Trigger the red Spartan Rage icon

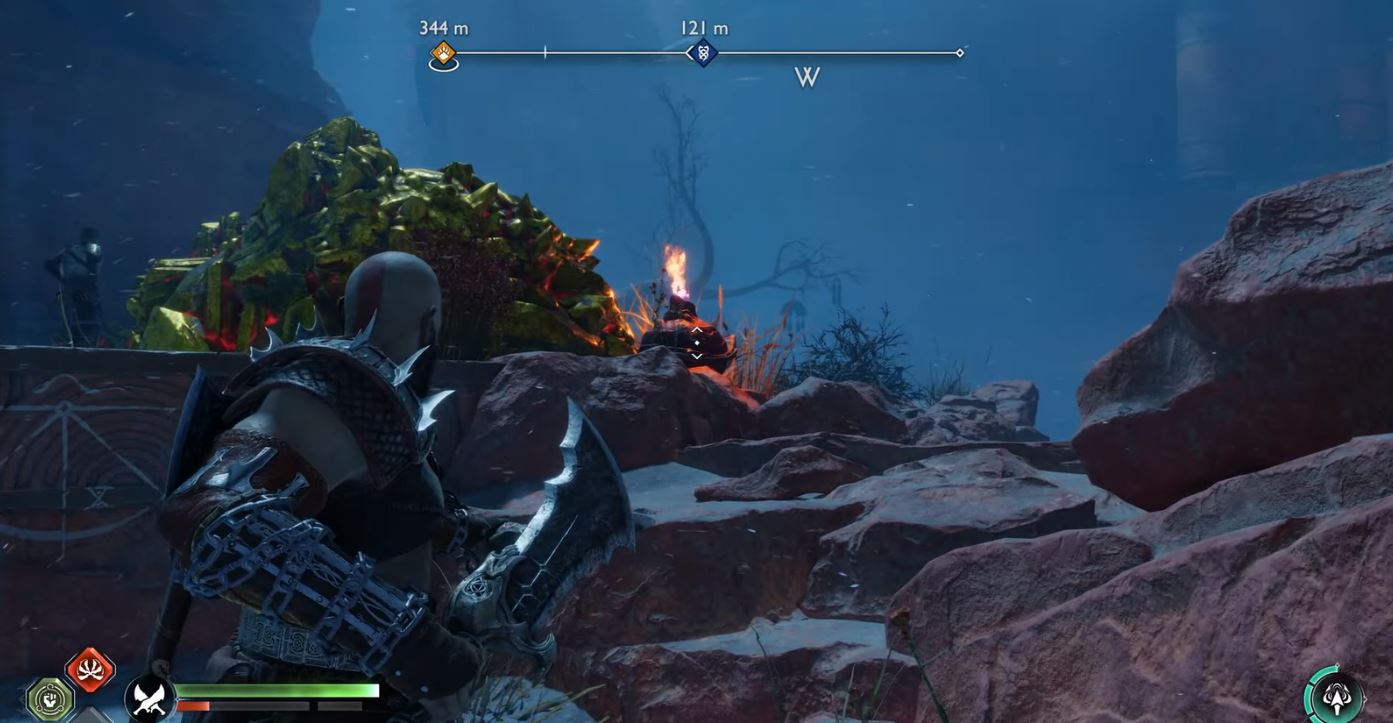(x=89, y=669)
